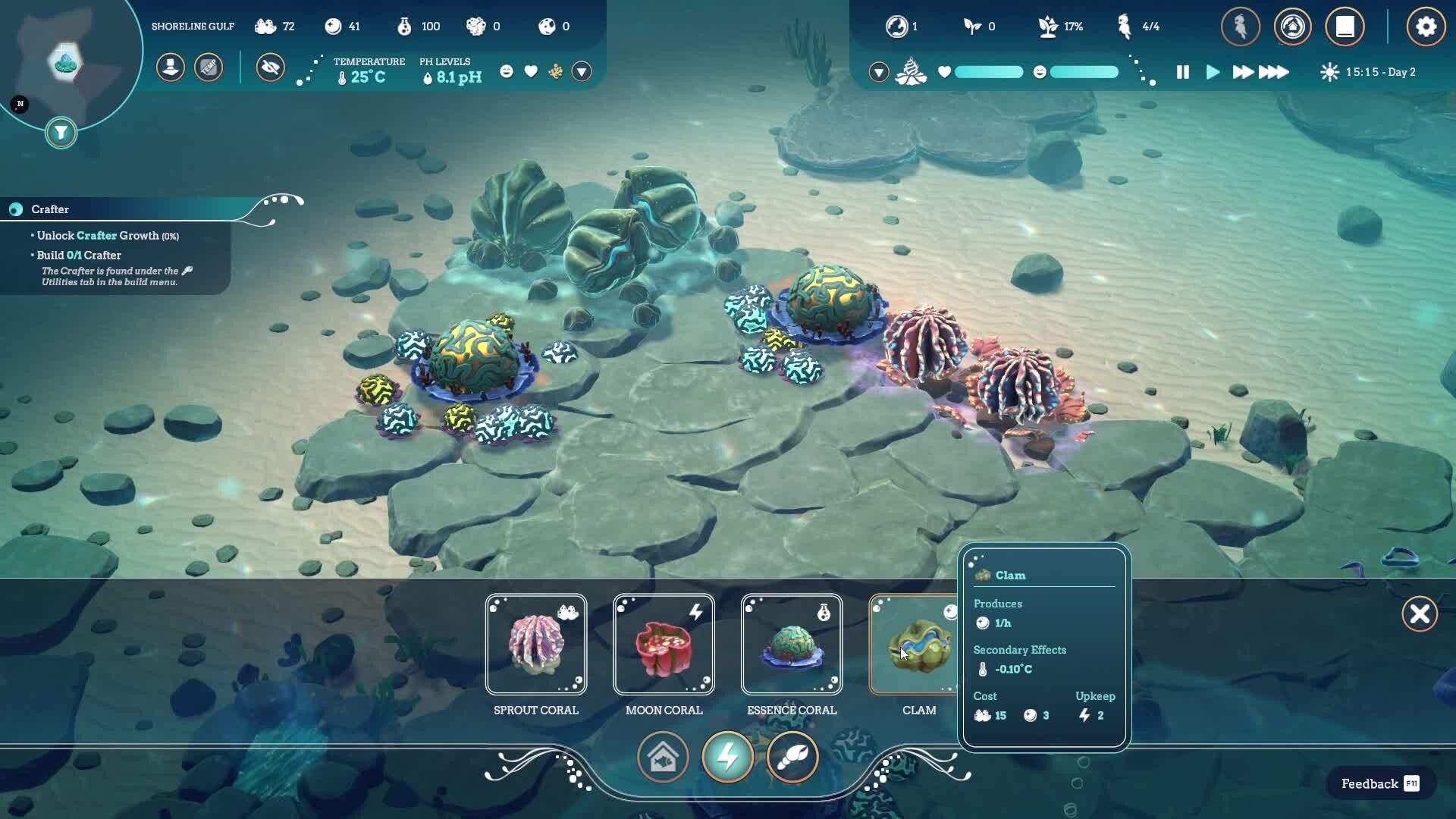Open the journal book icon
Image resolution: width=1456 pixels, height=819 pixels.
[x=1345, y=27]
